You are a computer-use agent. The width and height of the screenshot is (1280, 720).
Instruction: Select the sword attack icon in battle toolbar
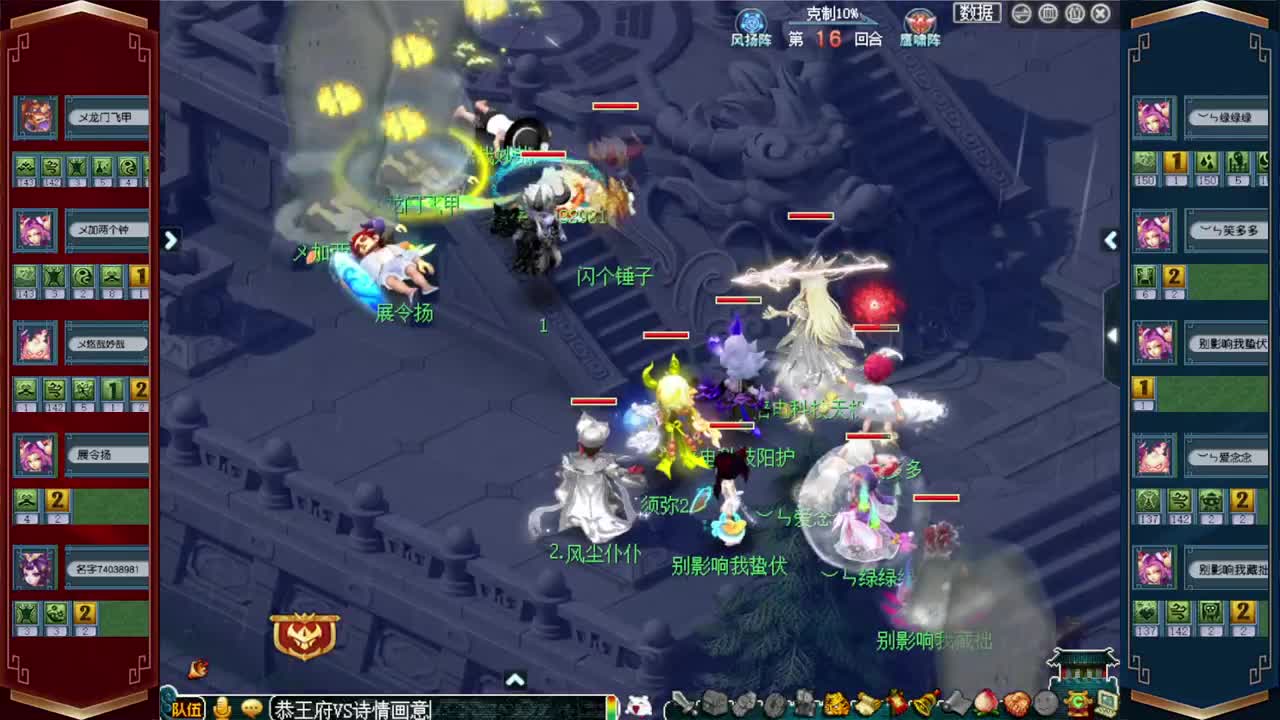click(684, 701)
